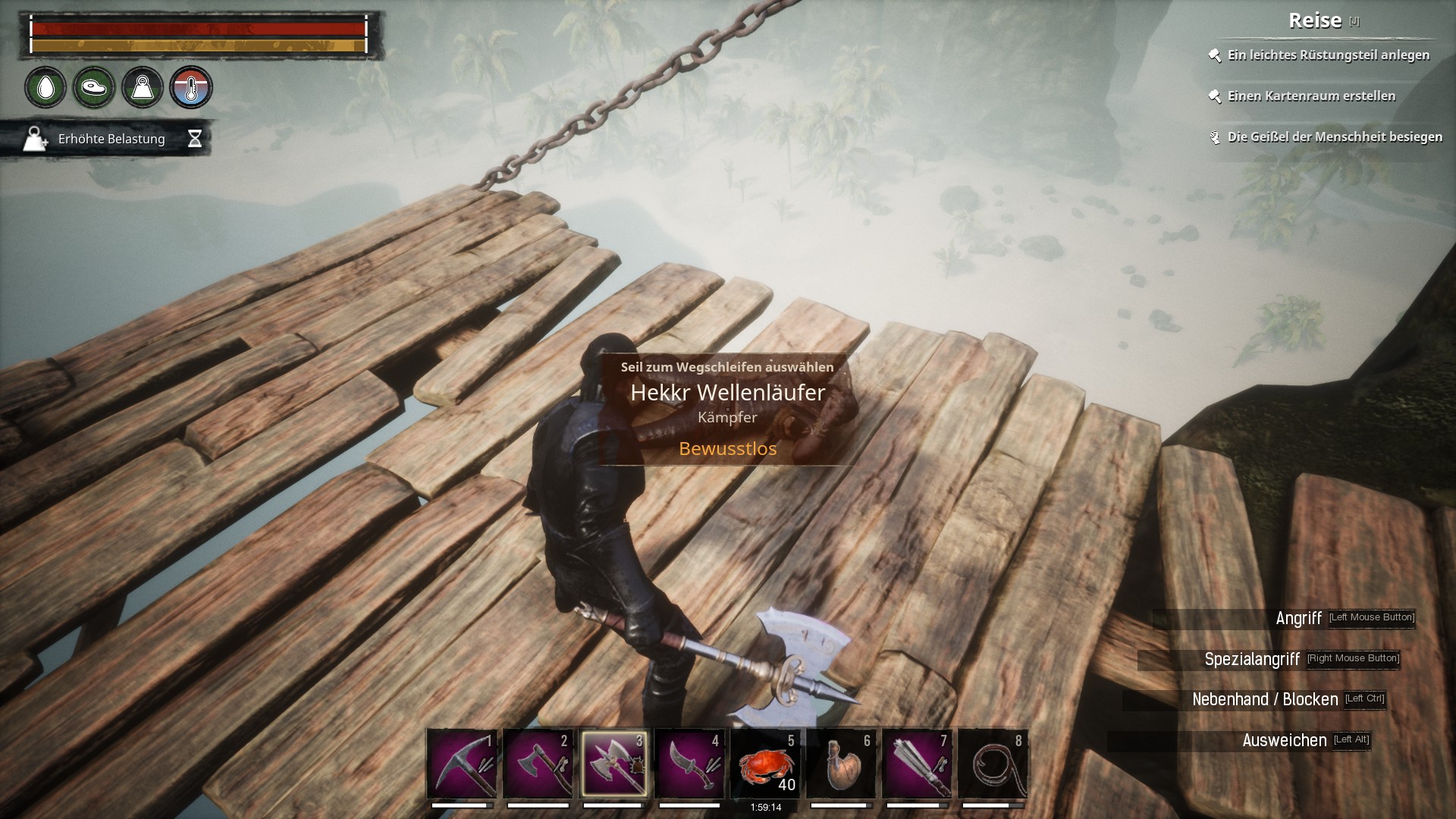Equip the hatchet in hotbar slot 2

[538, 764]
